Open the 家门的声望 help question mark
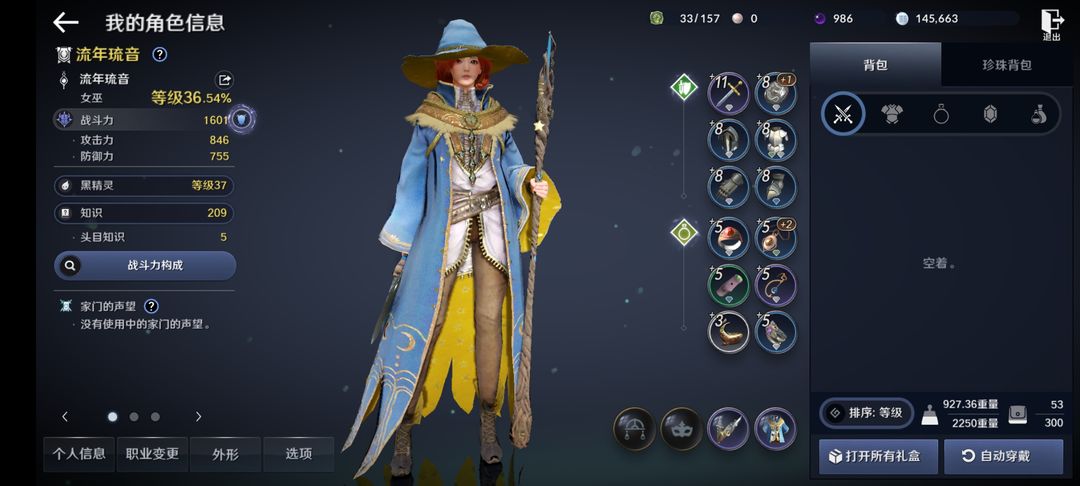Screen dimensions: 1080x486 (x=151, y=306)
